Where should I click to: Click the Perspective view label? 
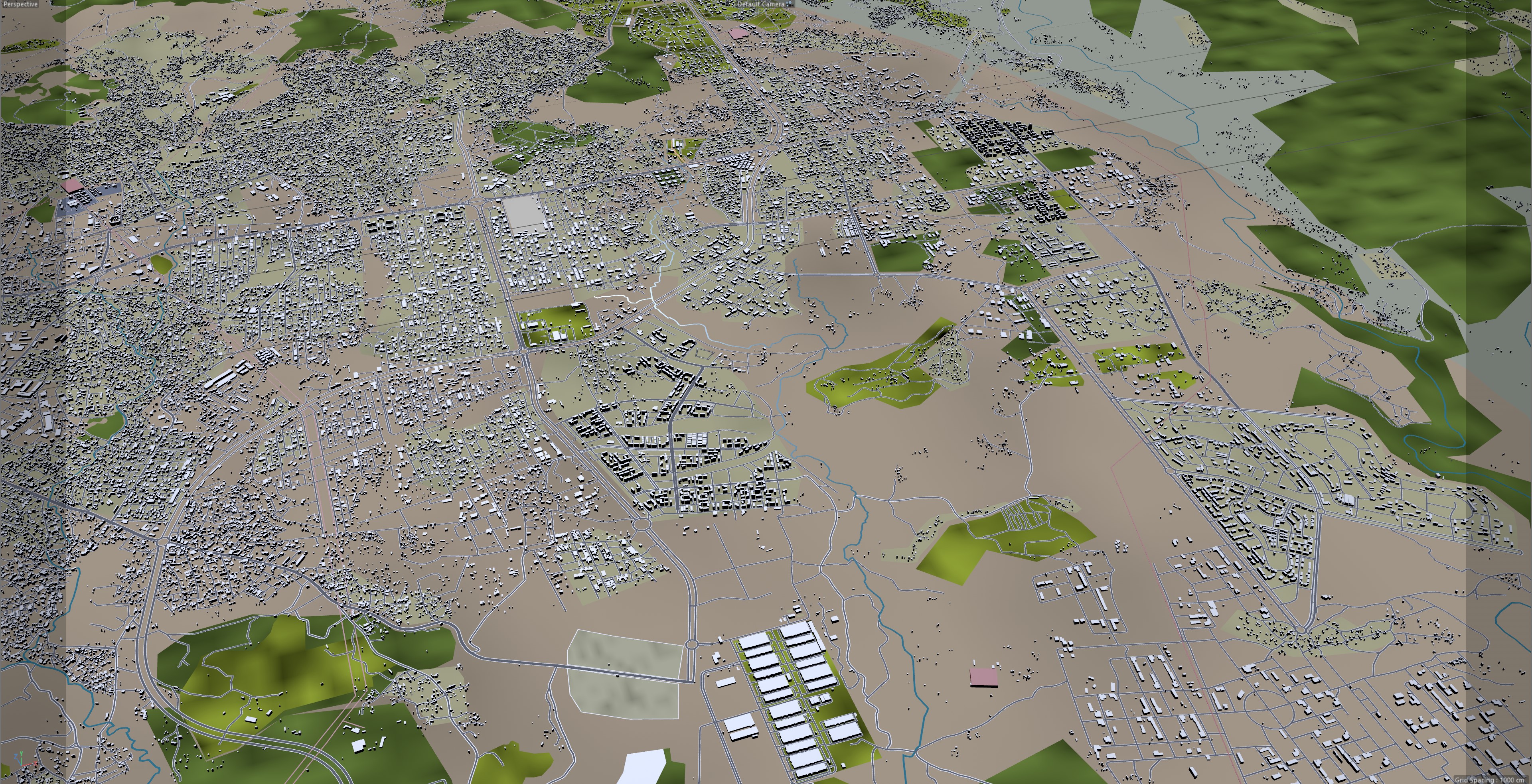pos(20,4)
